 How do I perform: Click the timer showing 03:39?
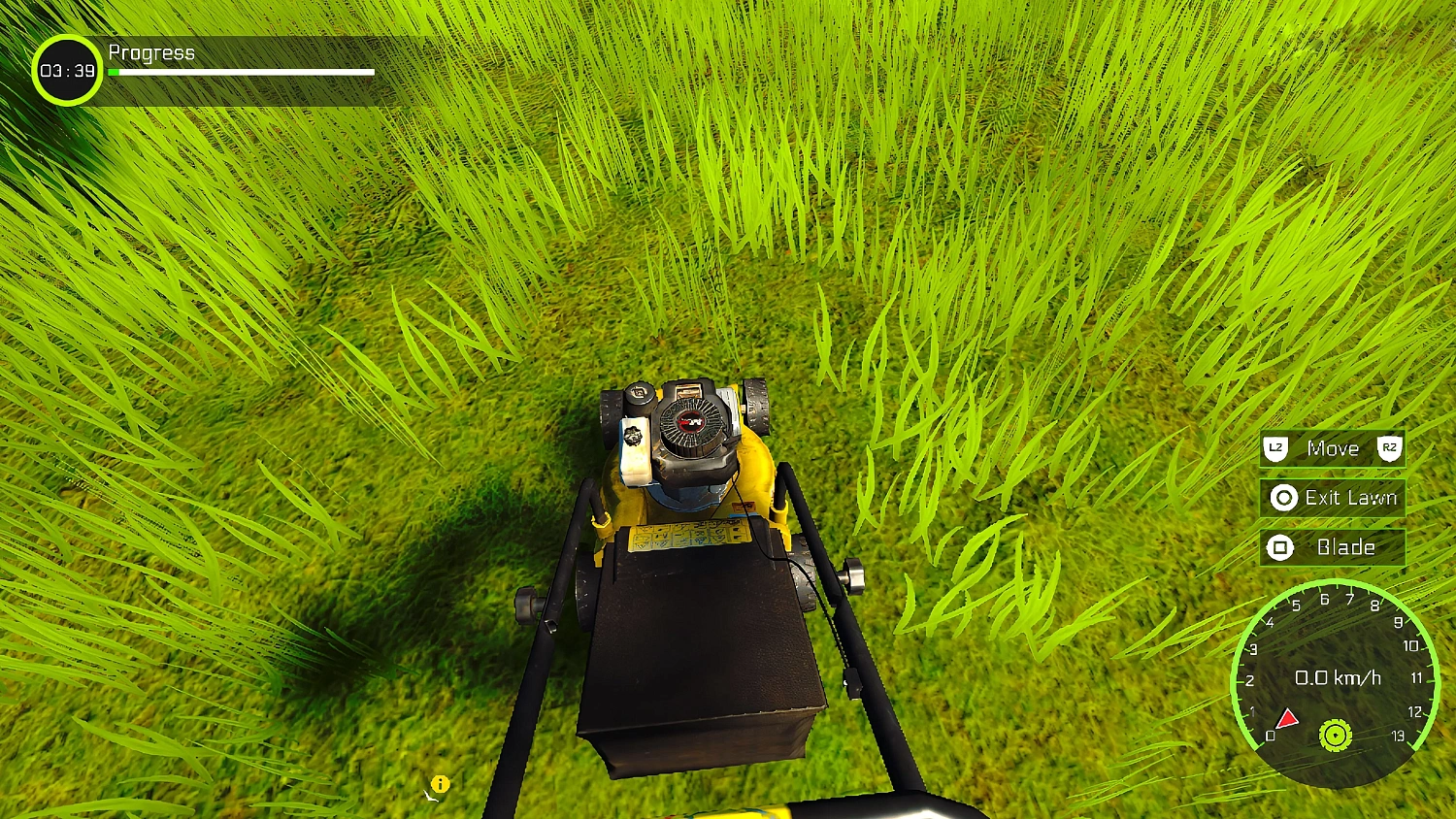coord(68,70)
